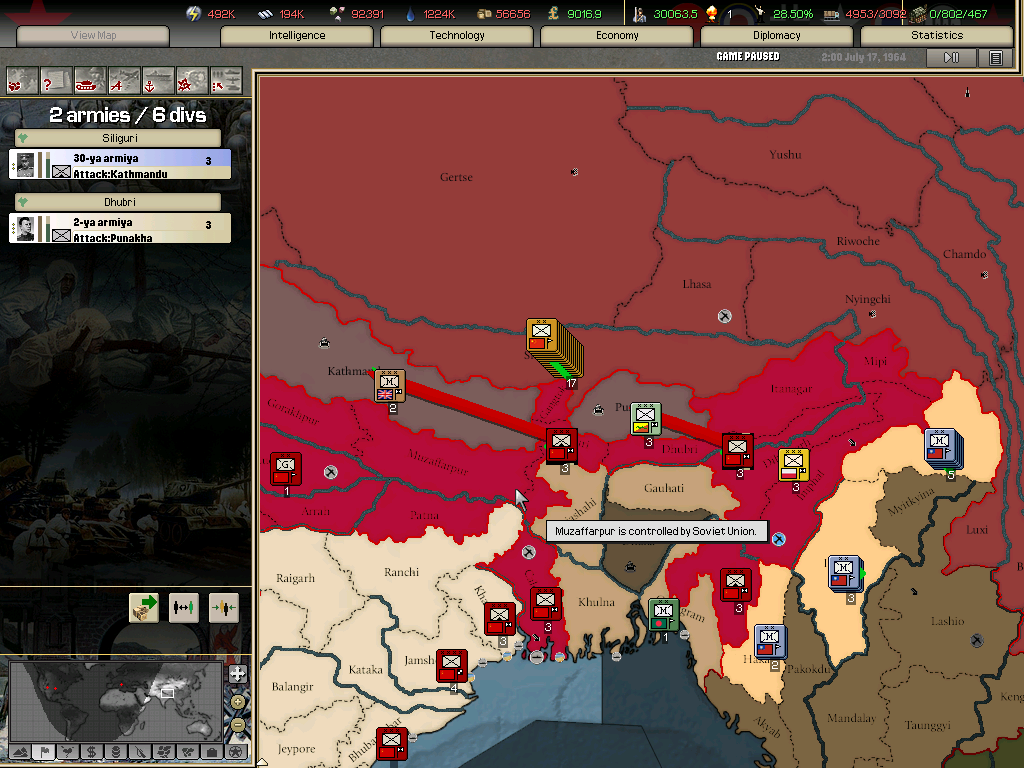Return to the View Map tab
This screenshot has height=768, width=1024.
click(x=93, y=36)
